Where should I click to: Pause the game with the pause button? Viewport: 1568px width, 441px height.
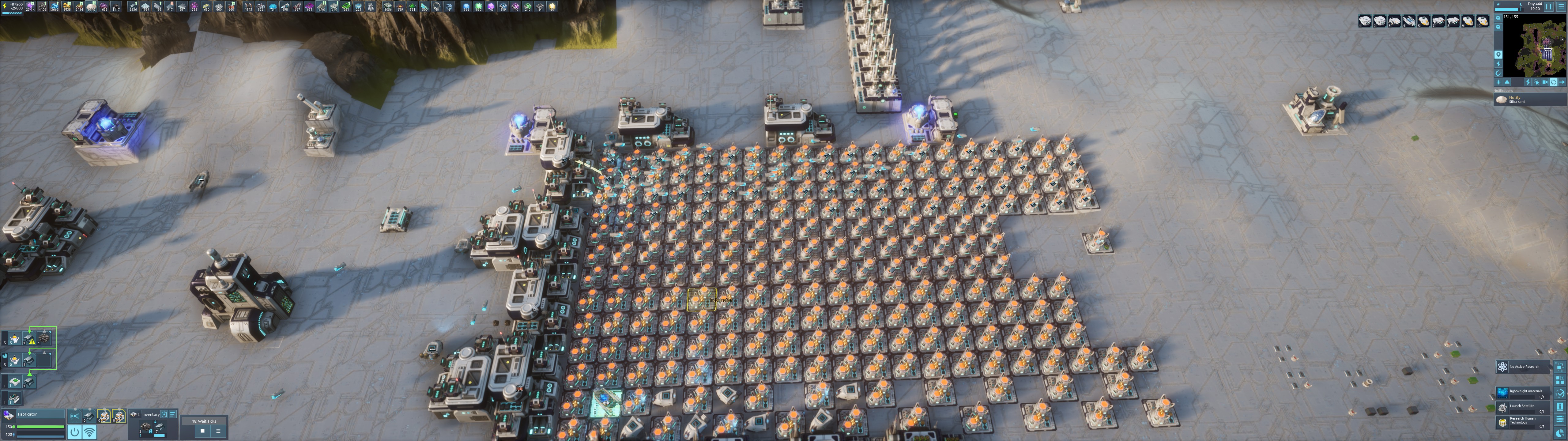(x=1548, y=7)
